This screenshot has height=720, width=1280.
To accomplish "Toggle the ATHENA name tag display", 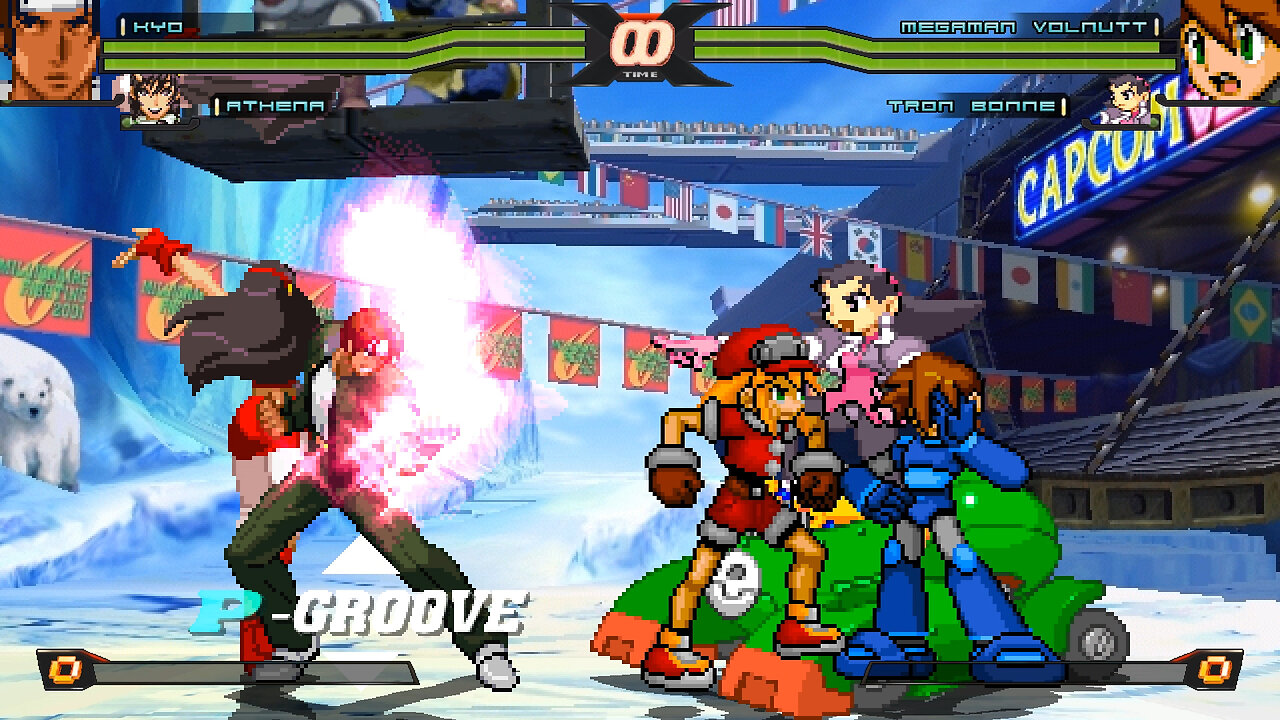I will (276, 104).
